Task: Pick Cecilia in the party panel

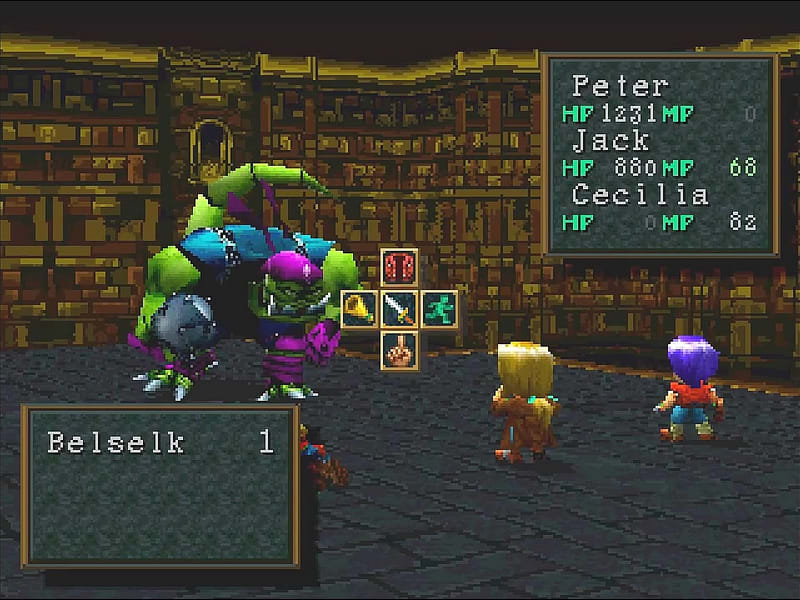Action: click(640, 194)
